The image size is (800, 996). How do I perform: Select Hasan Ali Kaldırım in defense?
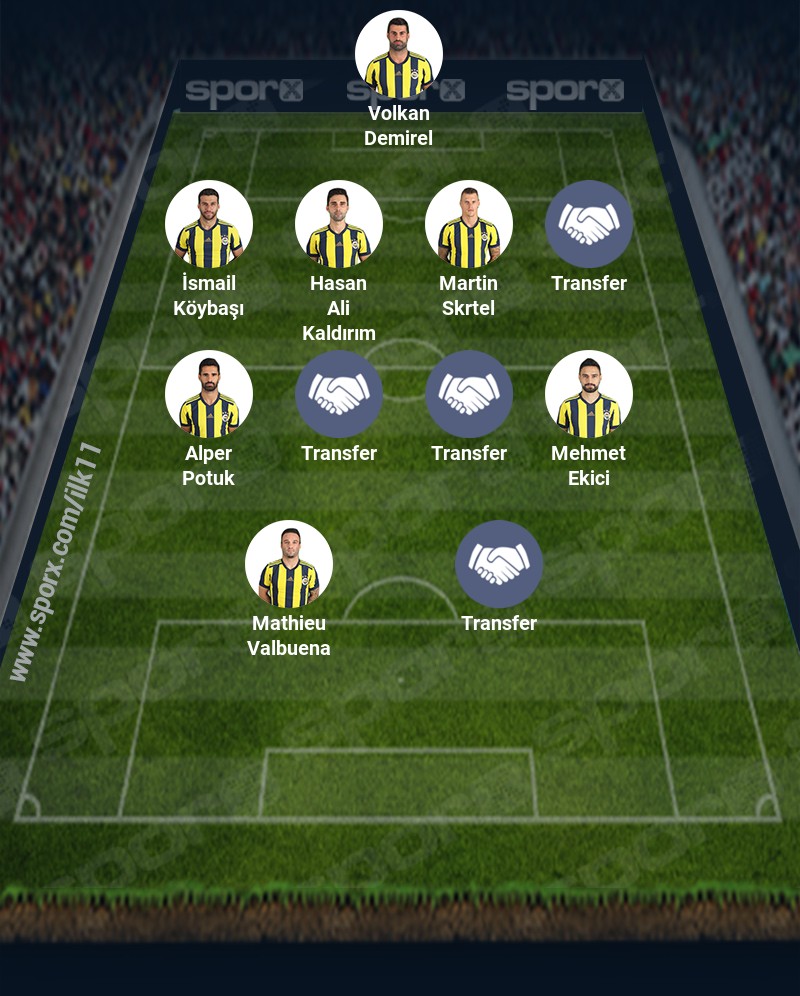[x=339, y=224]
